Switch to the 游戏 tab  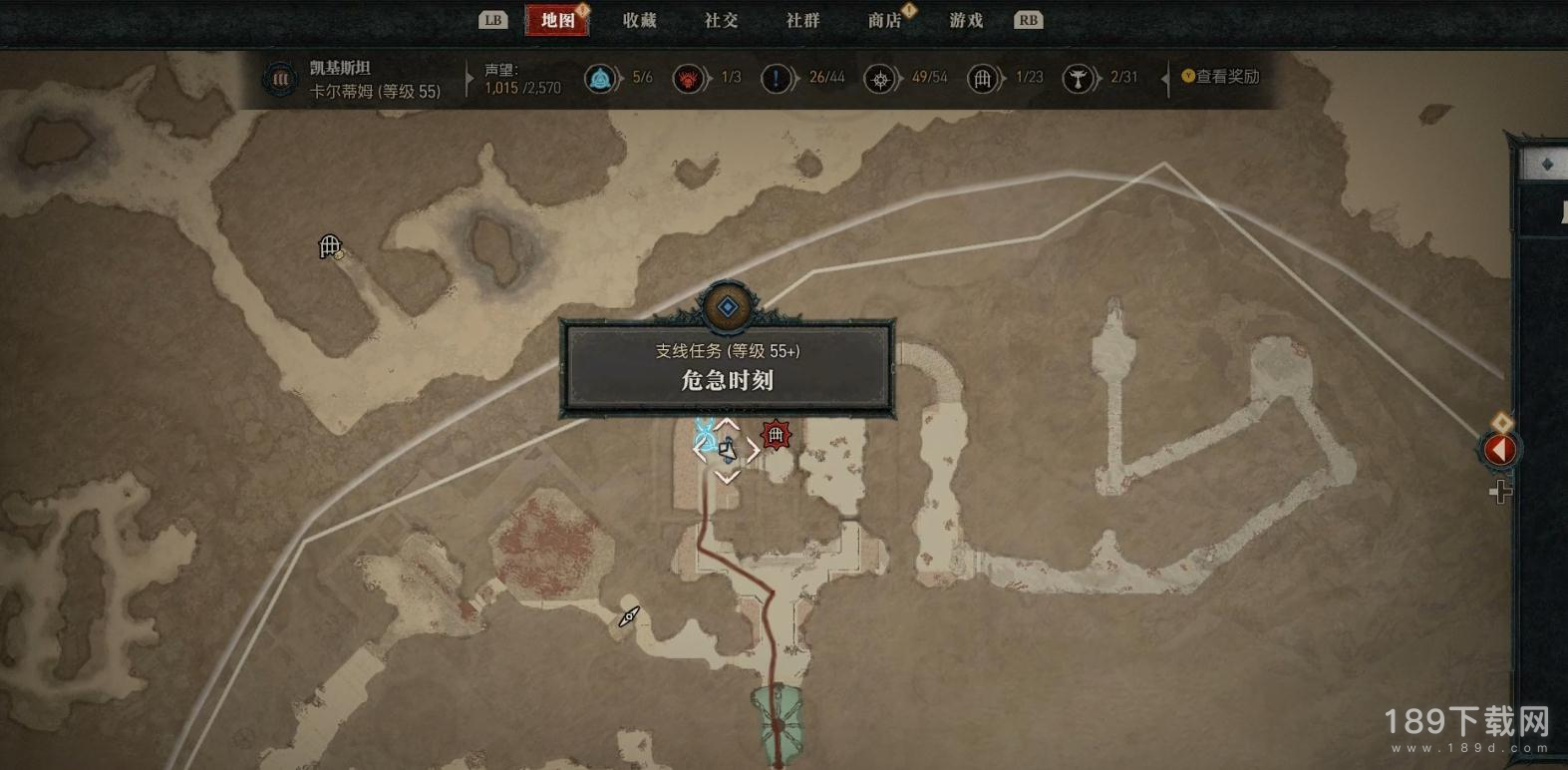tap(966, 20)
